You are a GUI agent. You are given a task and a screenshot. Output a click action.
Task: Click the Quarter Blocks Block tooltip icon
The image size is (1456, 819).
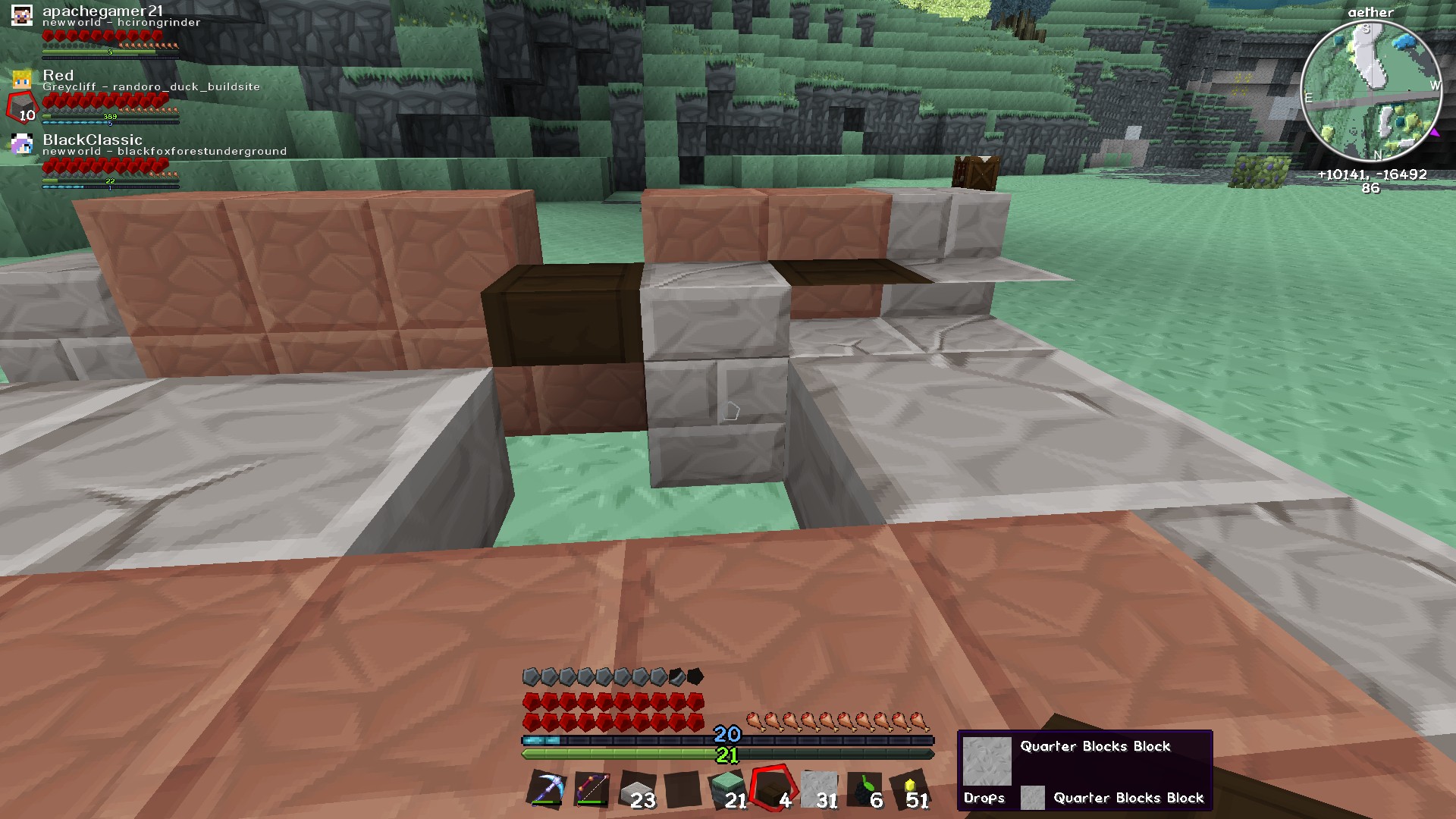coord(987,761)
